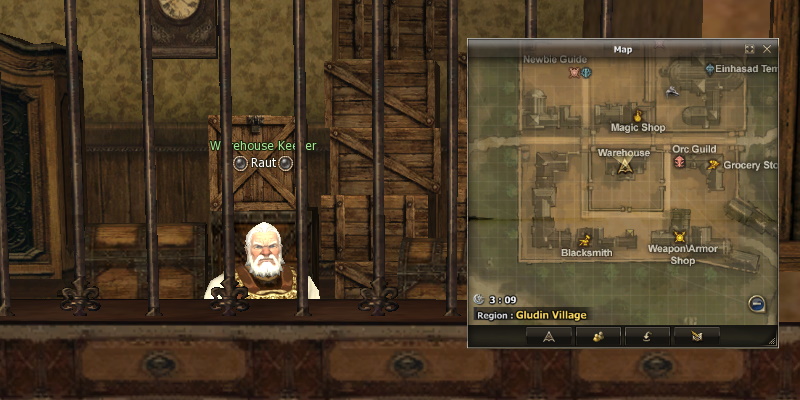Screen dimensions: 800x400
Task: Click the crossed swords button below map
Action: (696, 336)
